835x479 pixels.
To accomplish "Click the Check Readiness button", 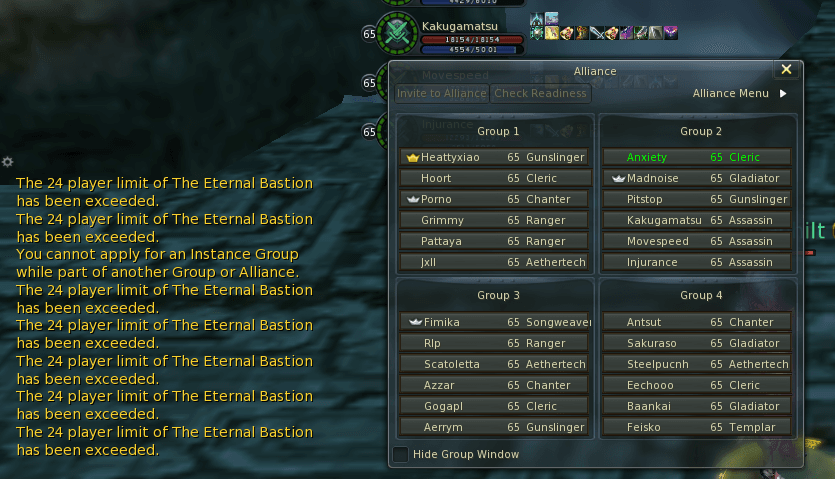I will tap(540, 94).
